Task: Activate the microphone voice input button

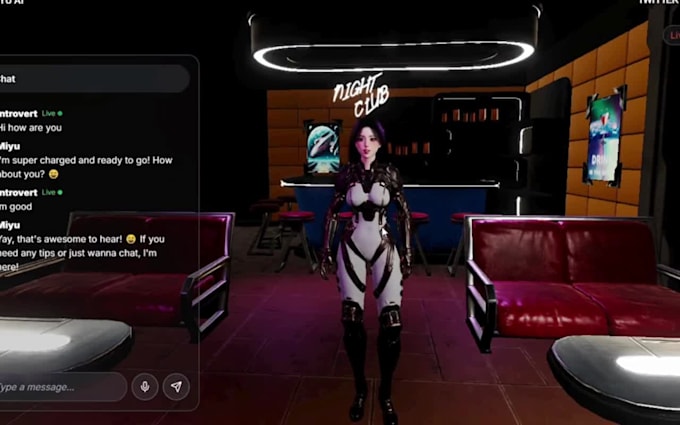Action: pos(145,387)
